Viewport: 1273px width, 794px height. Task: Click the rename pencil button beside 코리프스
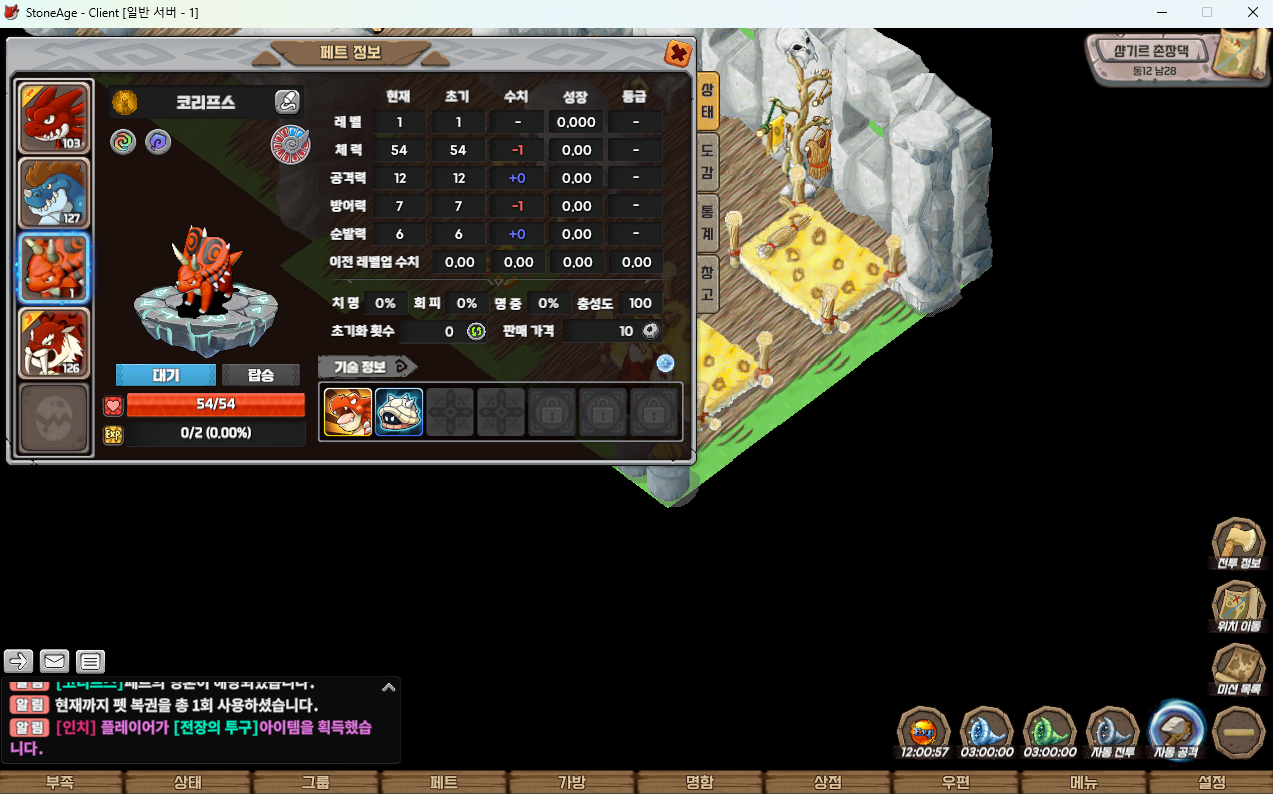pos(287,101)
